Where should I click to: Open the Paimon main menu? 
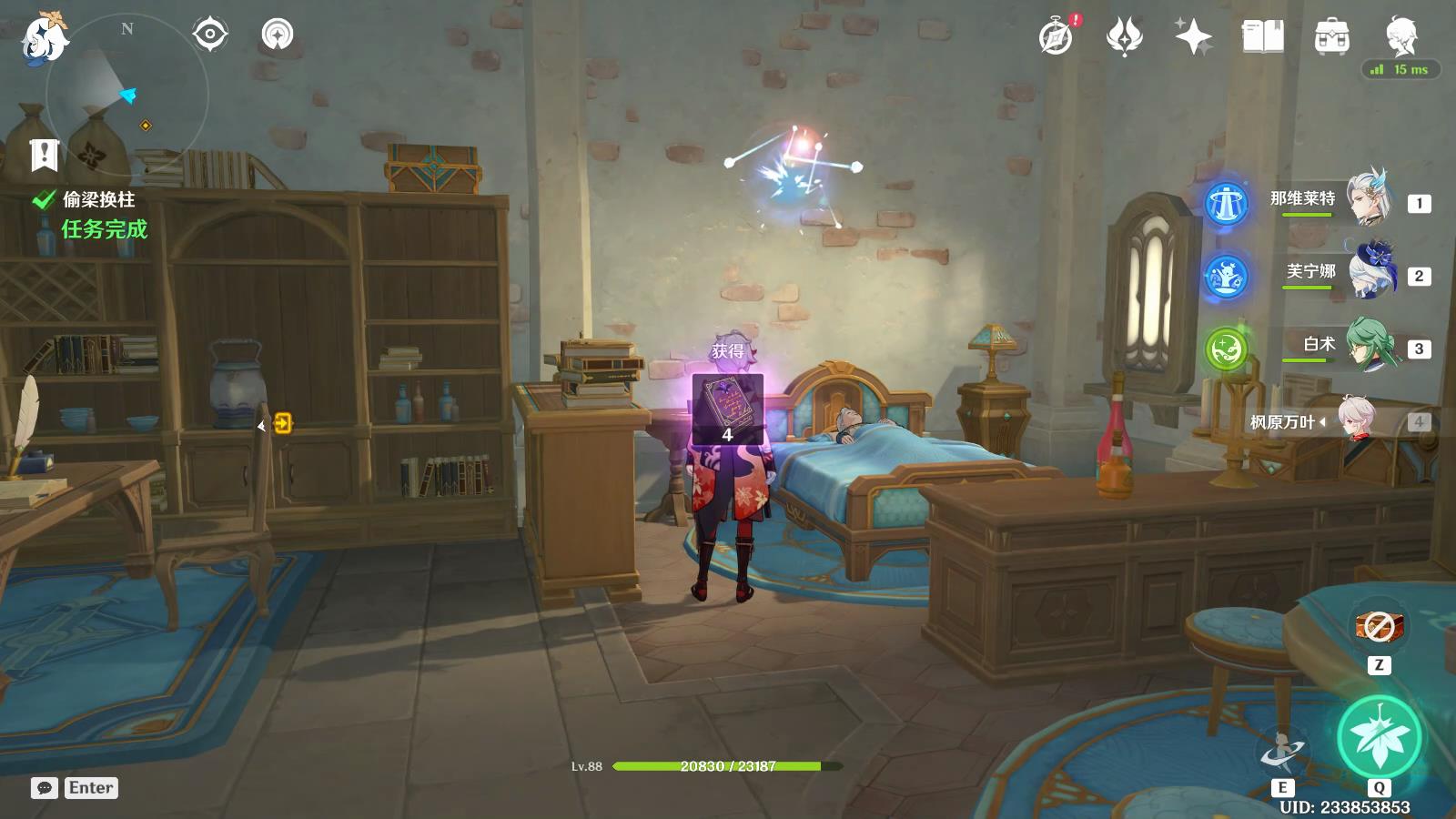[x=43, y=39]
